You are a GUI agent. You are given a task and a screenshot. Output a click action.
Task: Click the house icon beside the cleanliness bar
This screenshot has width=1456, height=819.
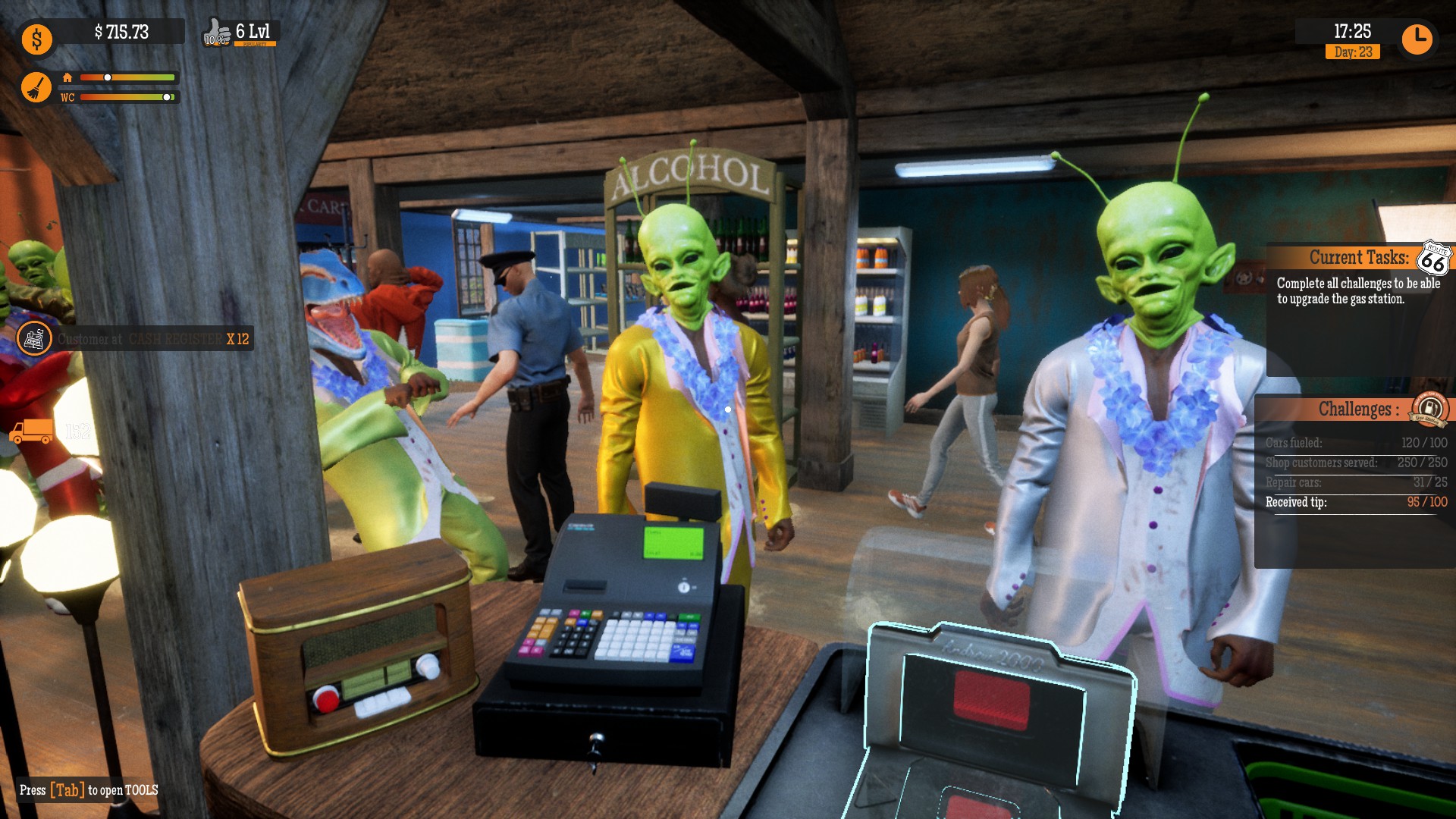point(68,77)
